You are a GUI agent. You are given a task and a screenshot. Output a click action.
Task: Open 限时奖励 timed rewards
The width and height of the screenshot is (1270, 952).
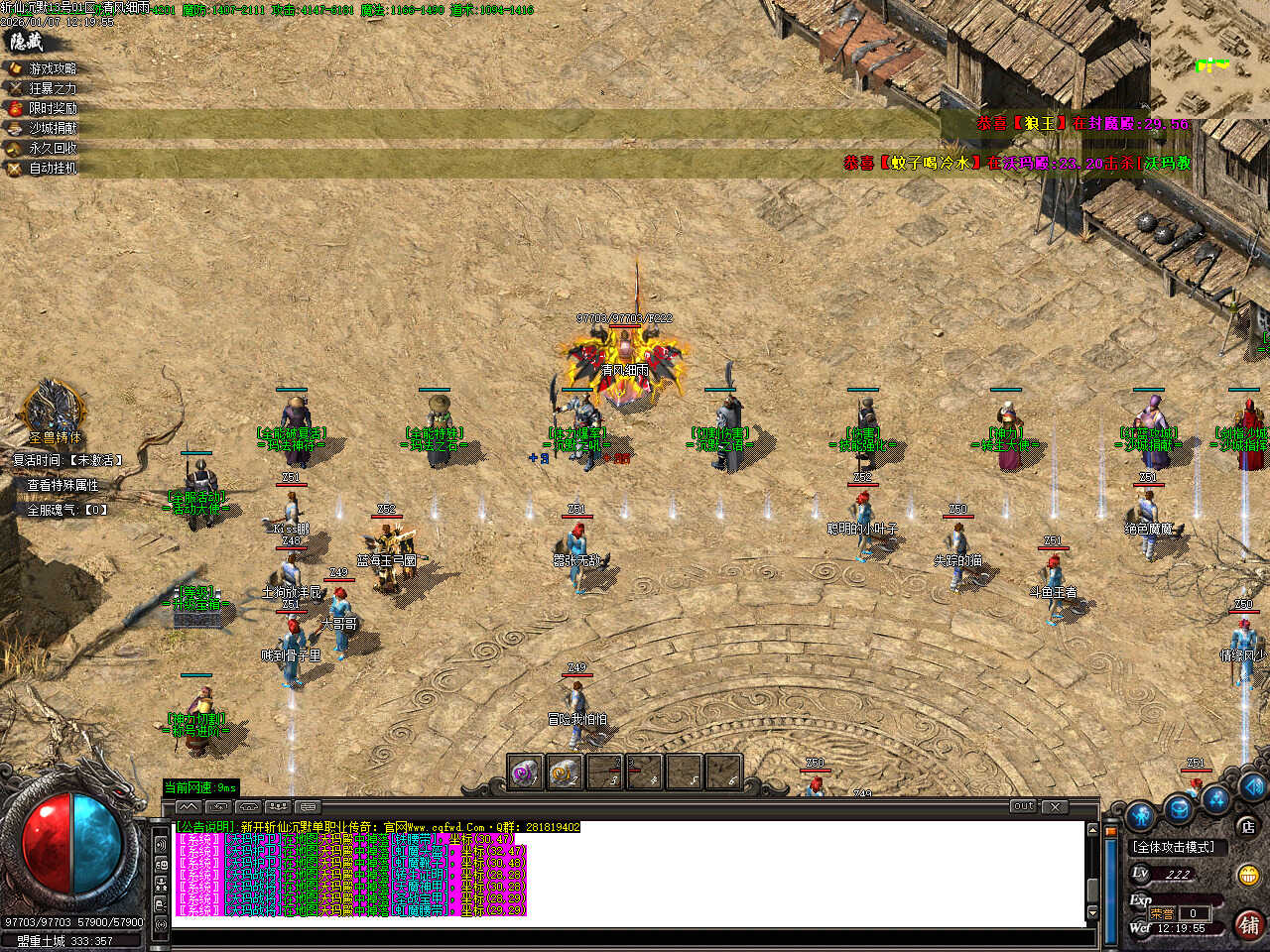pos(52,108)
